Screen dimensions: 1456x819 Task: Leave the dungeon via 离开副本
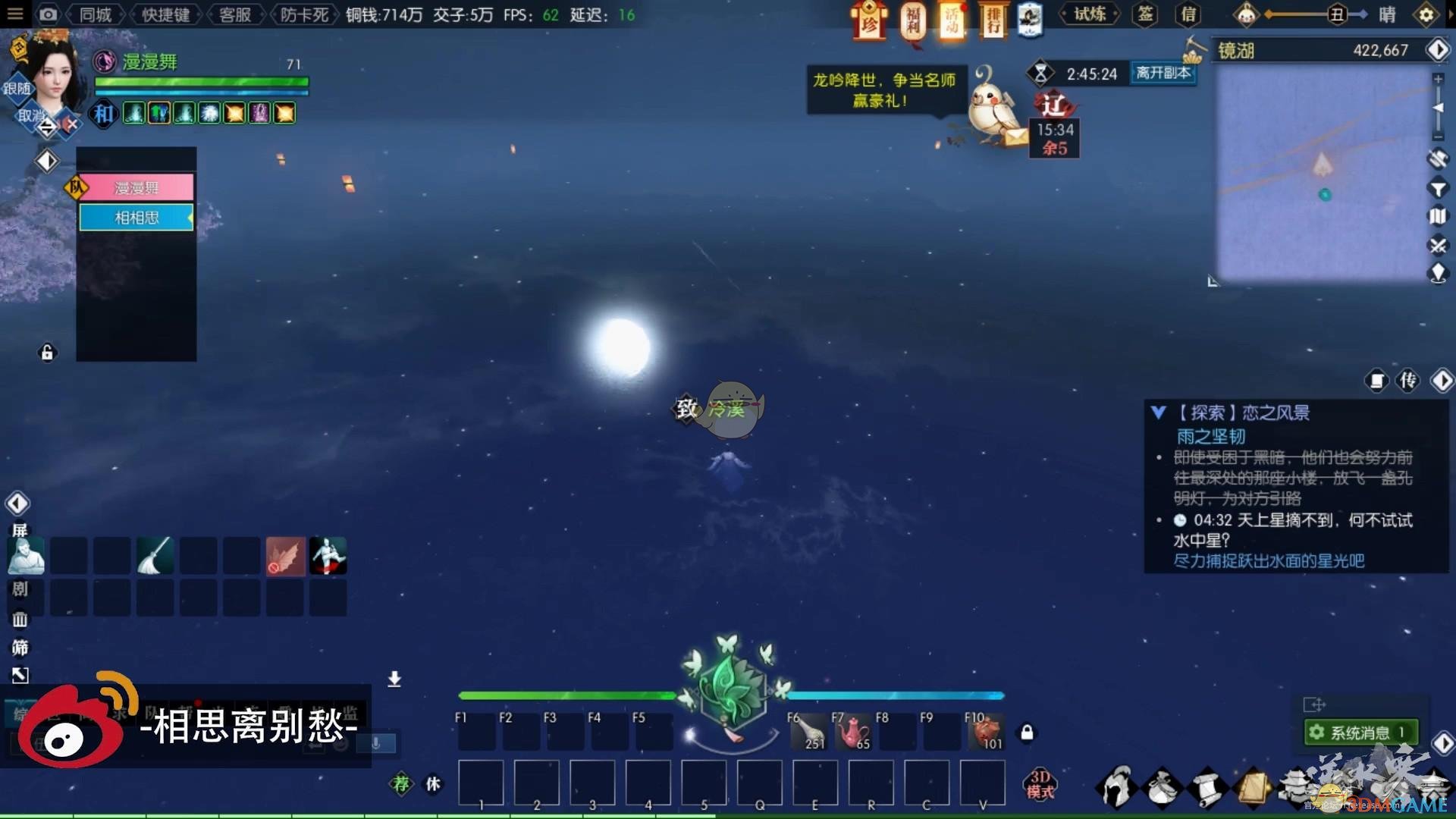pos(1163,73)
